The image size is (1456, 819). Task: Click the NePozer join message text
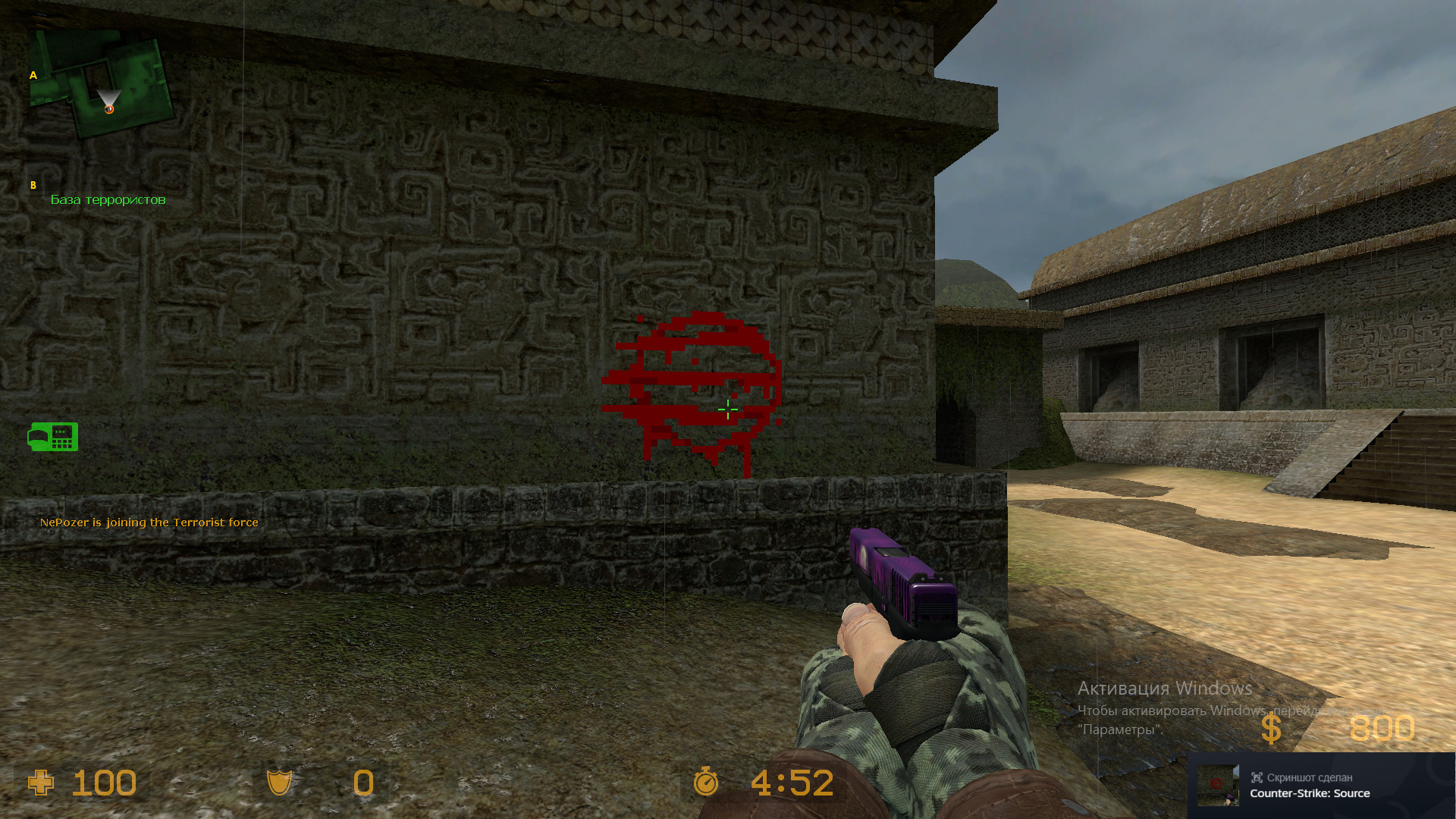(149, 522)
